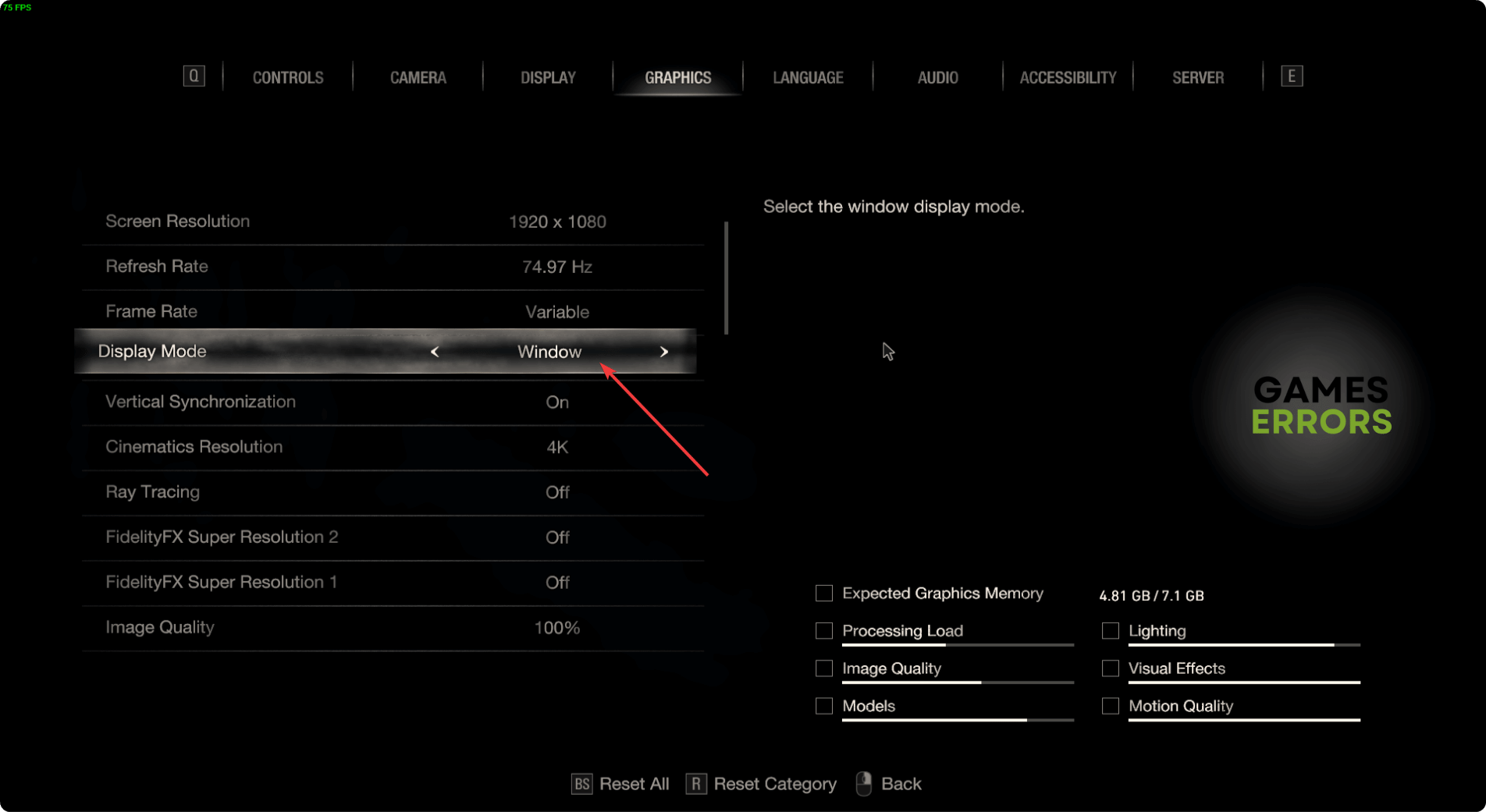The height and width of the screenshot is (812, 1486).
Task: Click the Q shoulder button icon
Action: [x=194, y=76]
